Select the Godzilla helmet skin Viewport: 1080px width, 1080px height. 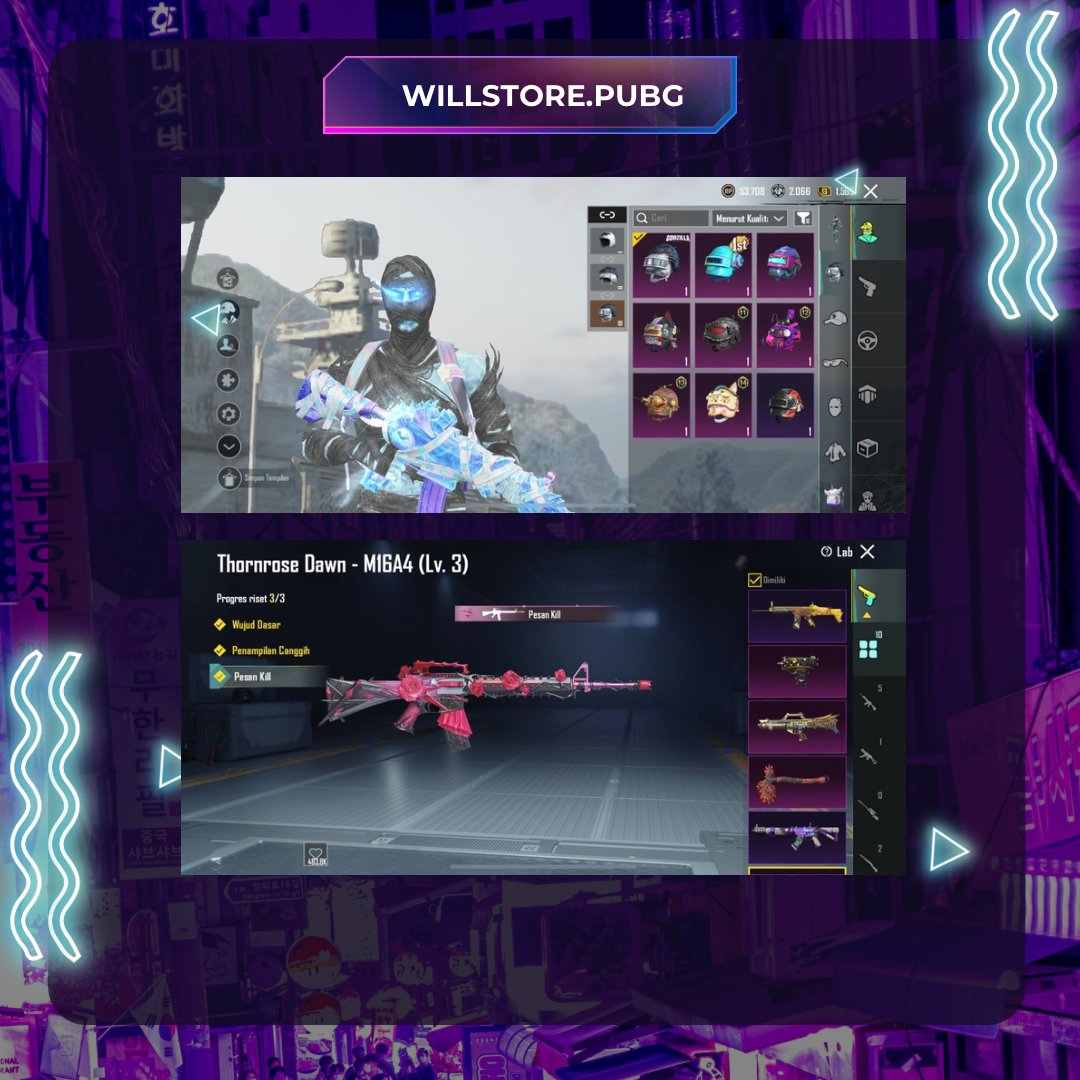pos(662,264)
